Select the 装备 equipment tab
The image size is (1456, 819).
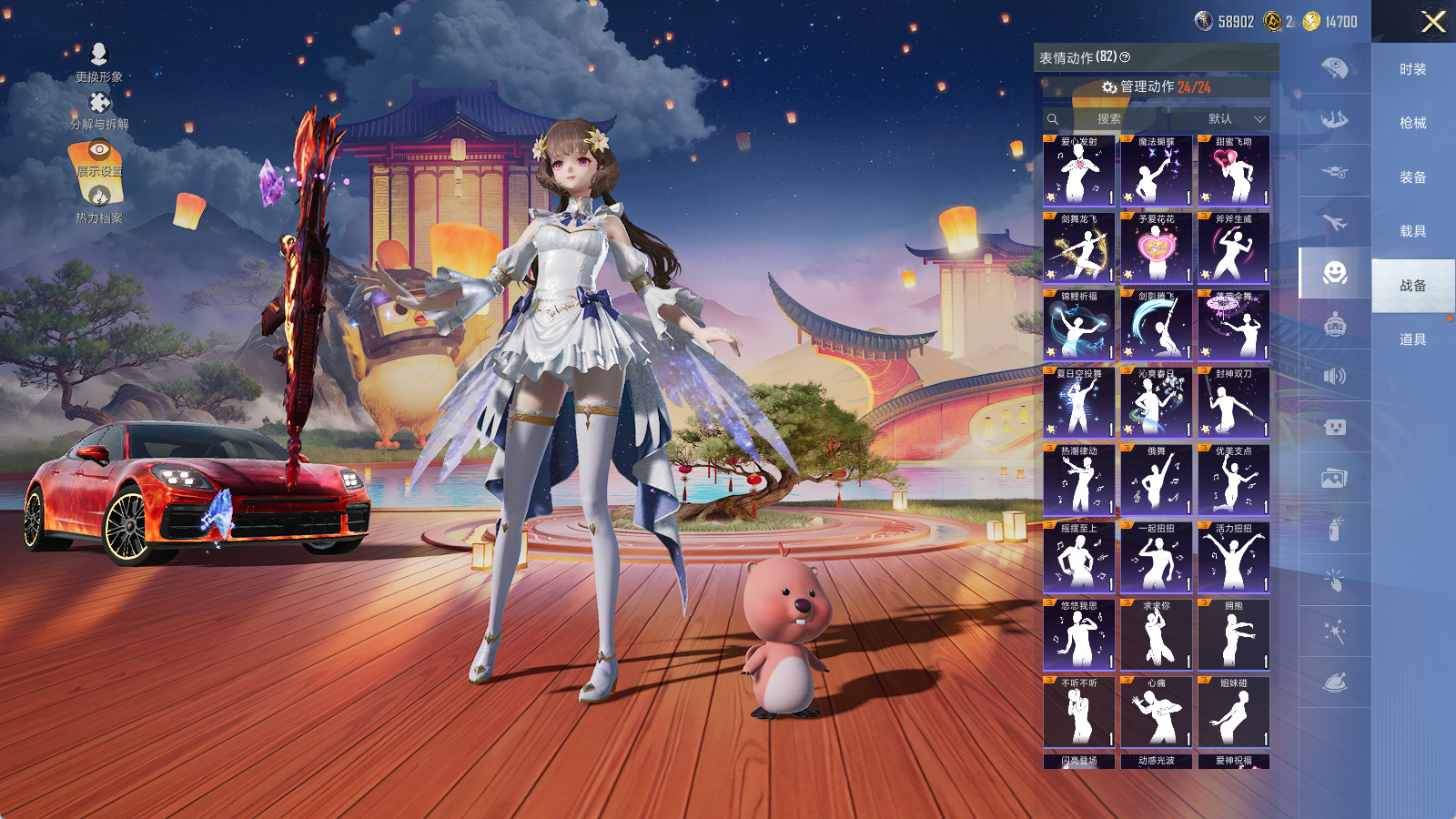tap(1412, 177)
